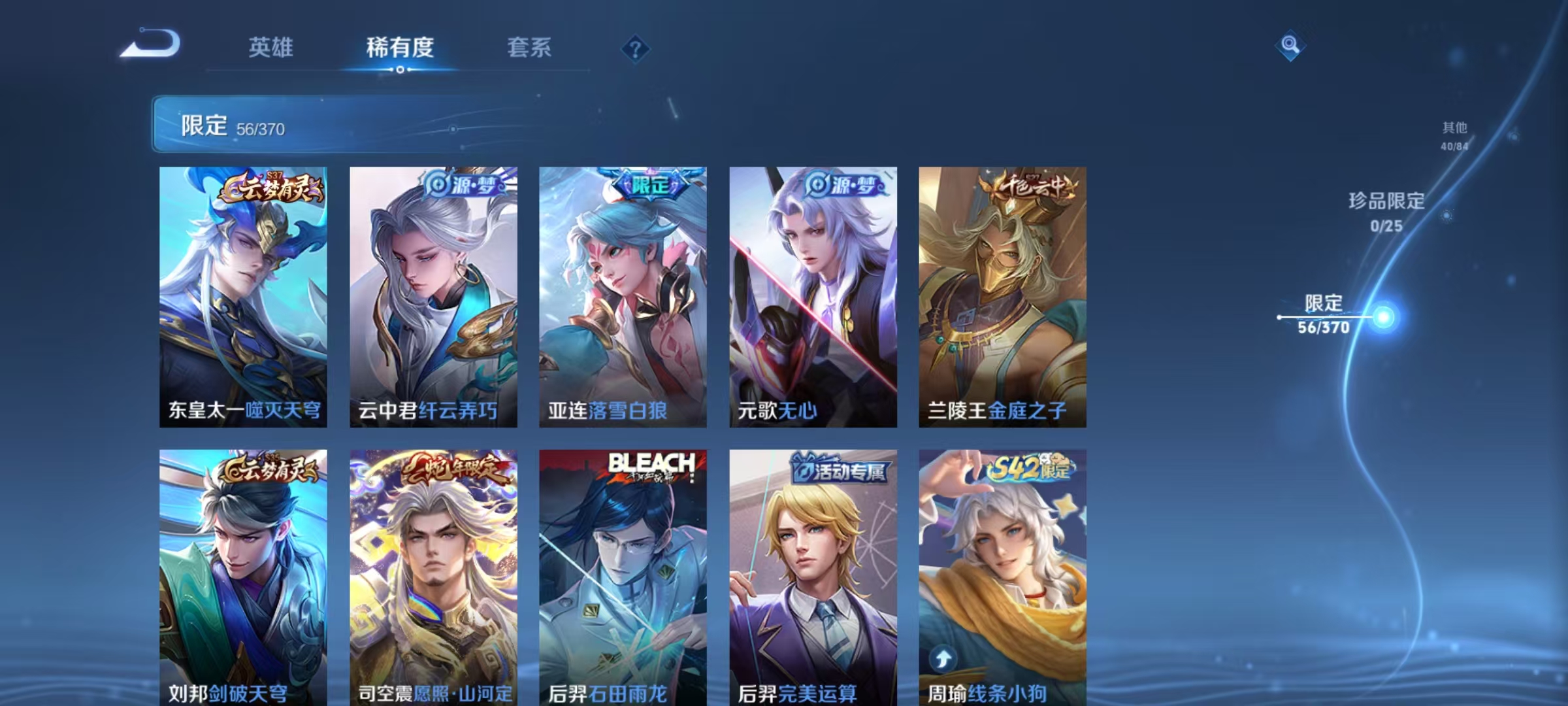Switch to the 套系 tab

point(530,48)
